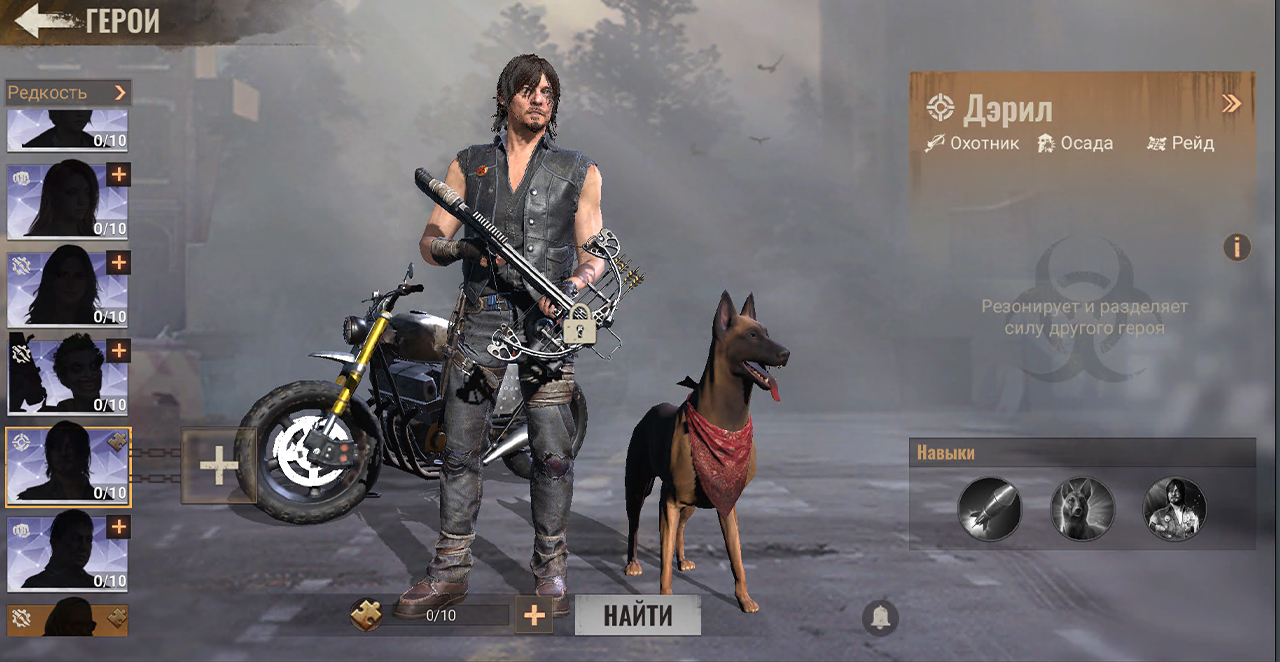Open the large empty plus slot
The width and height of the screenshot is (1280, 662).
[x=218, y=466]
